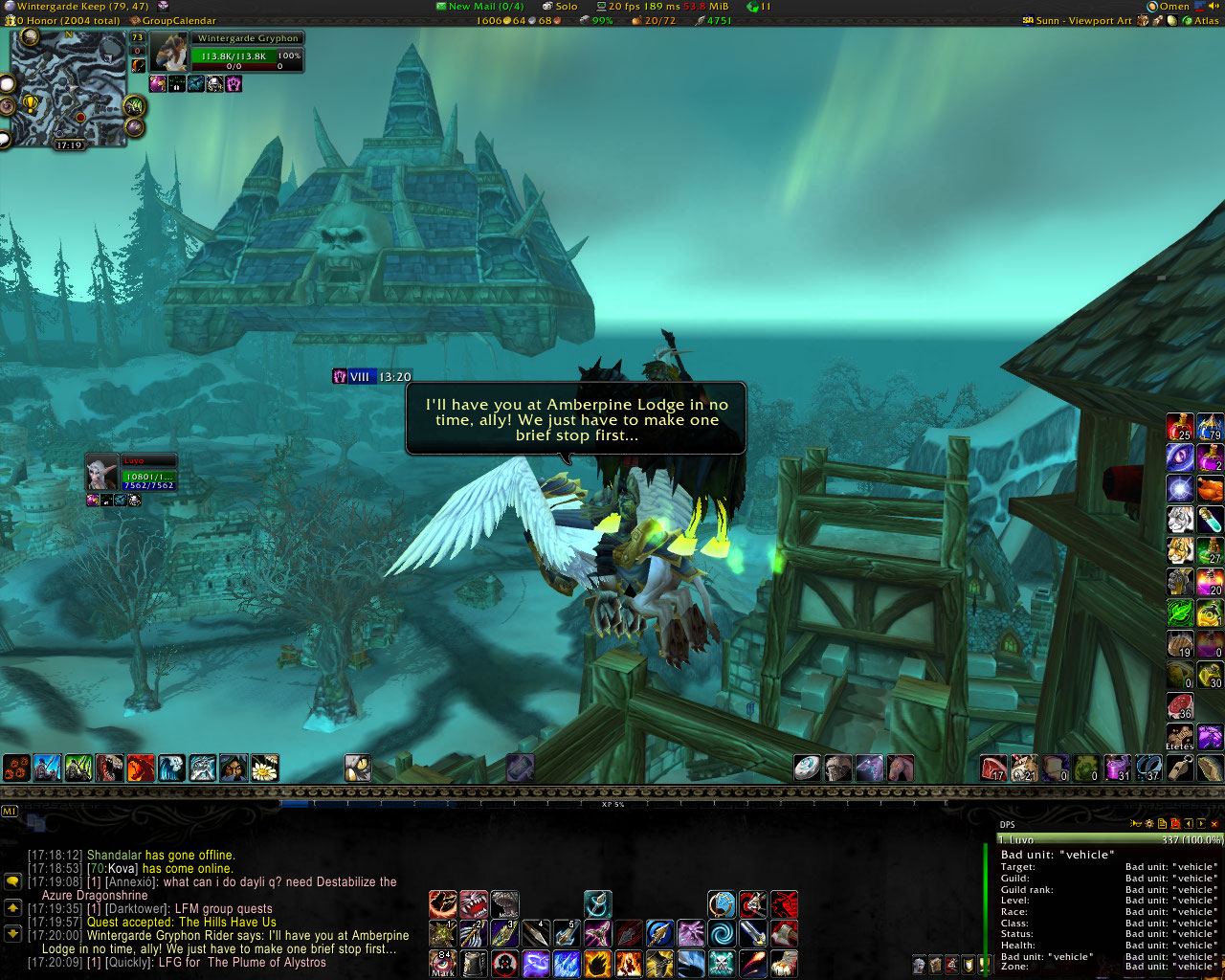Click the Wintergarde Keep zone coordinates text

point(82,6)
